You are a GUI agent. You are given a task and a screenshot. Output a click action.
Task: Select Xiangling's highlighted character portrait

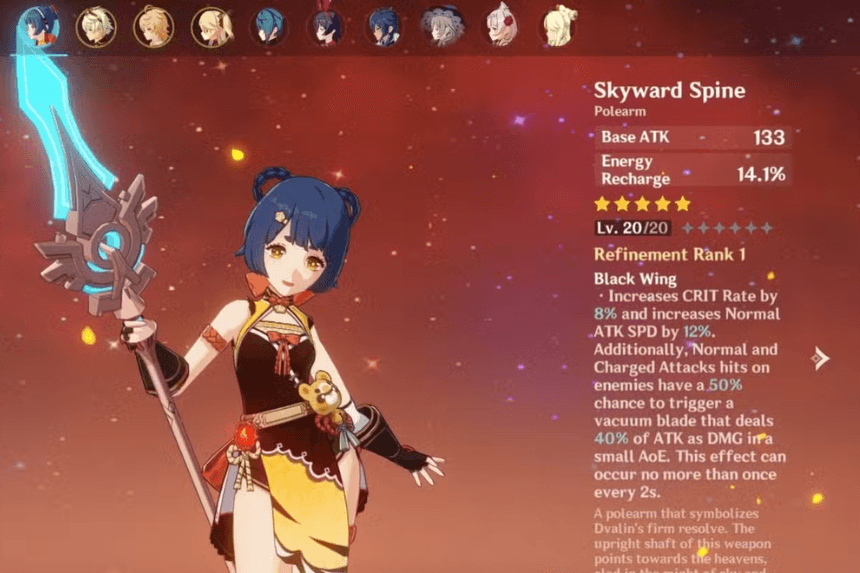[40, 26]
